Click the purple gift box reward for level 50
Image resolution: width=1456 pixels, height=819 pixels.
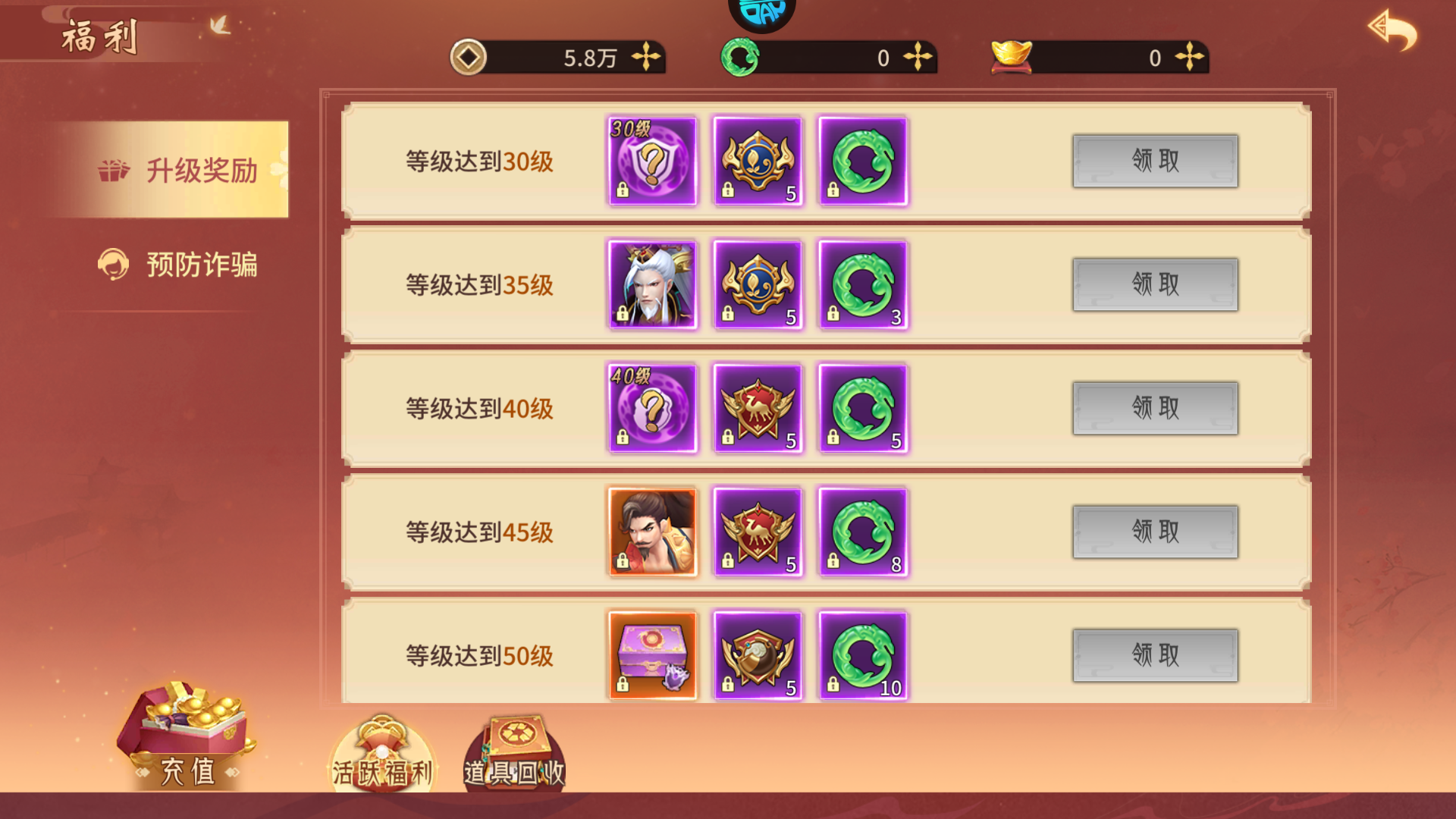coord(652,657)
